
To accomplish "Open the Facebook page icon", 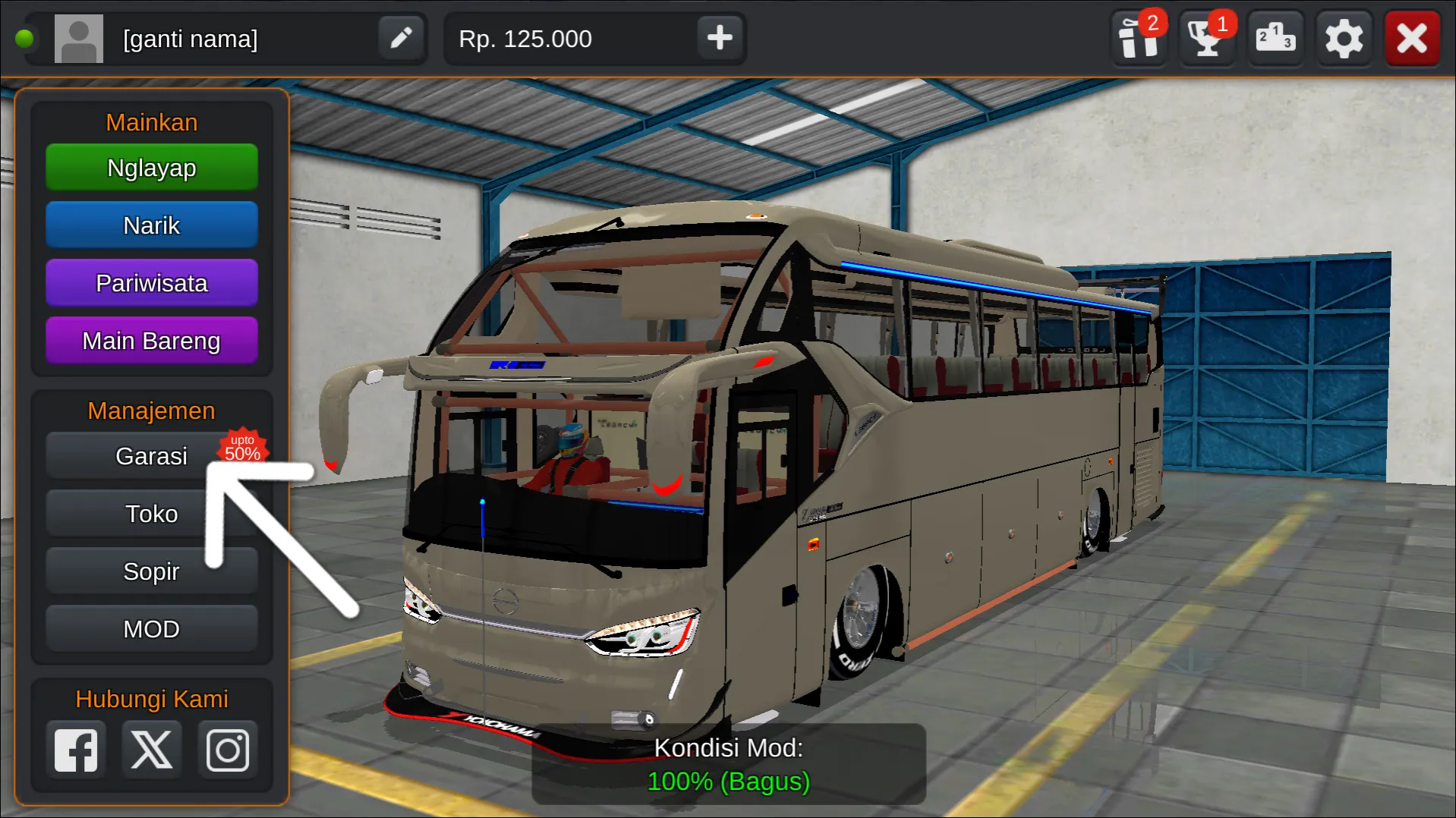I will tap(75, 749).
